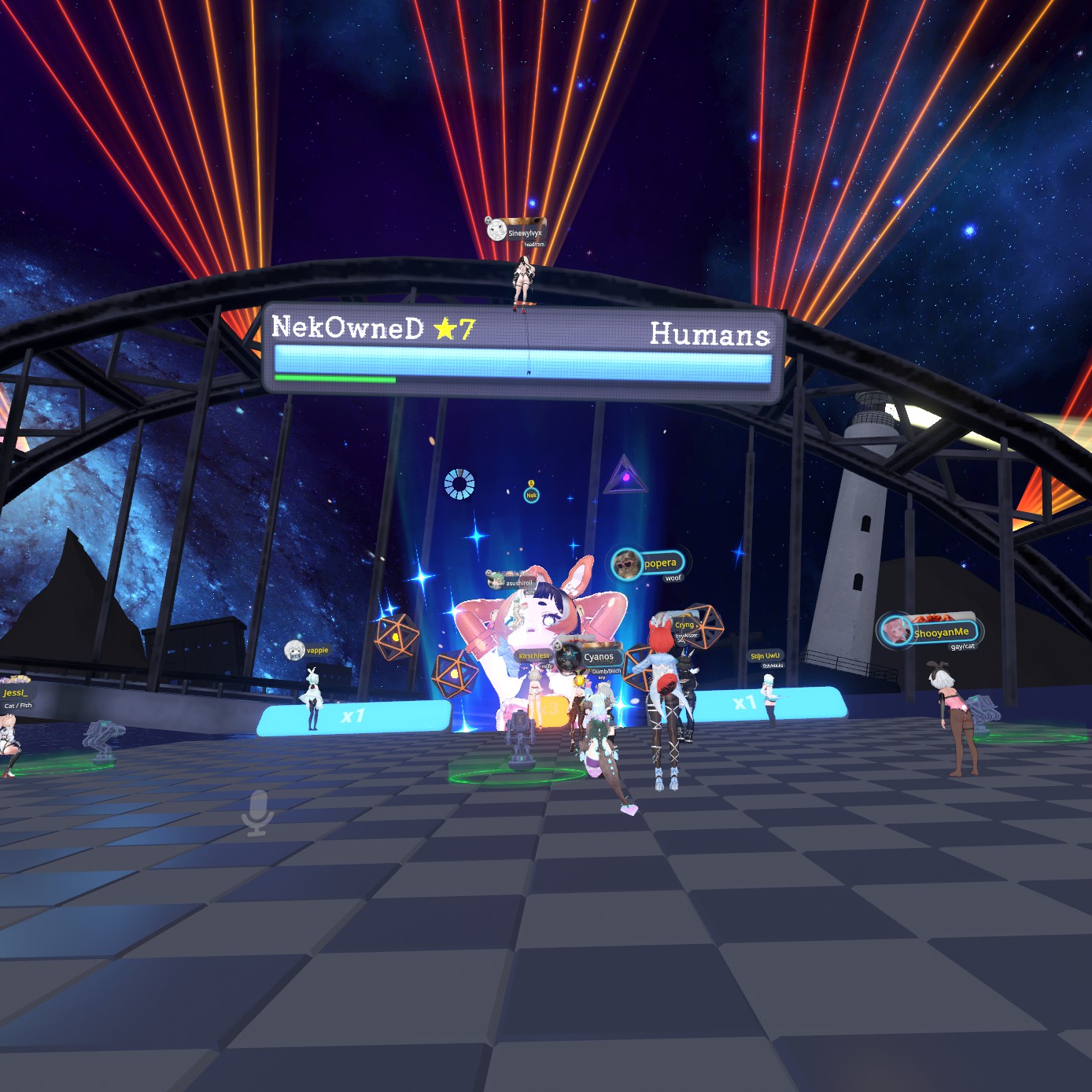Toggle the microphone mute icon
The height and width of the screenshot is (1092, 1092).
coord(257,813)
